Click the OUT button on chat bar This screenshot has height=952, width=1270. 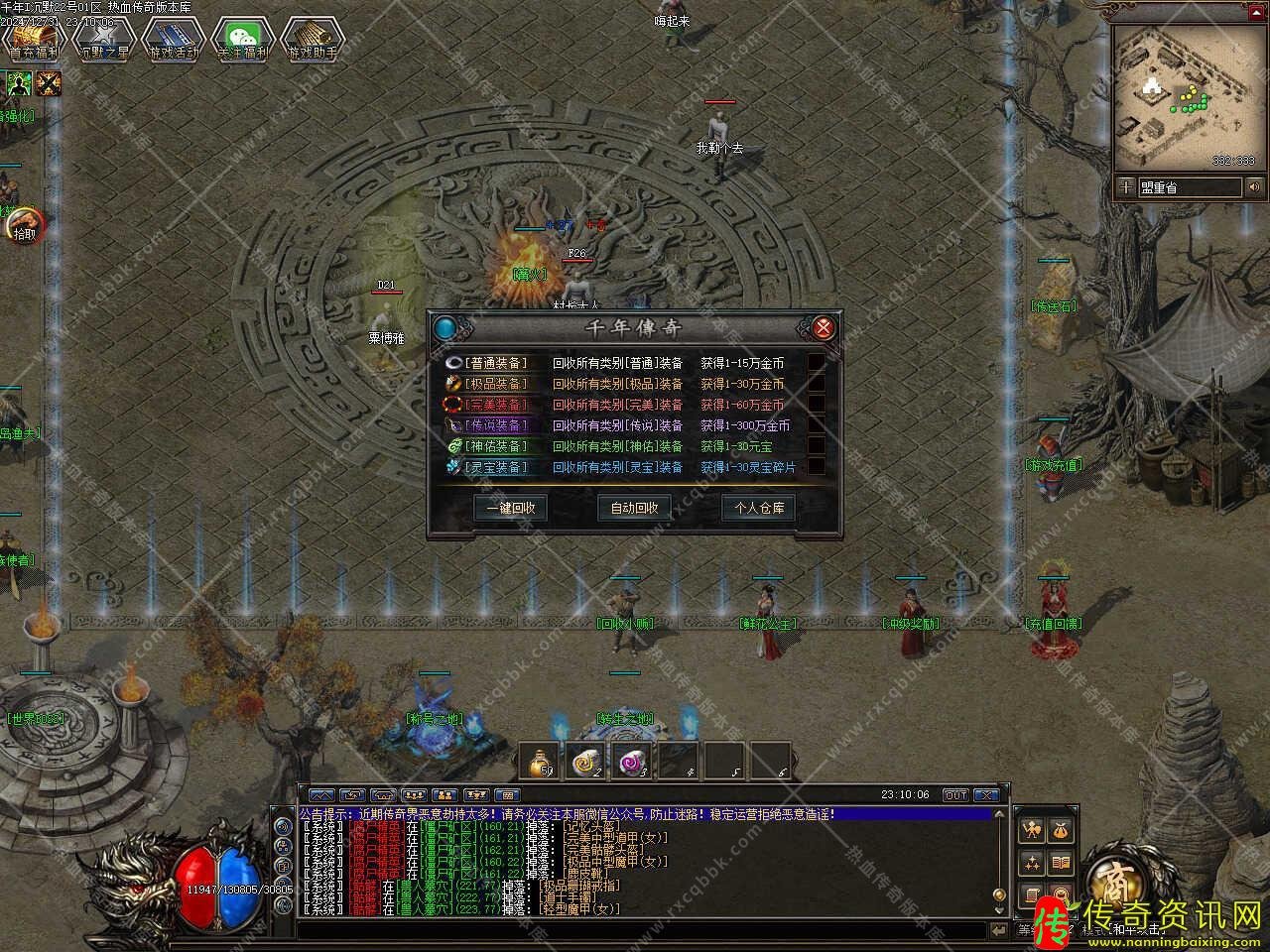(x=954, y=794)
